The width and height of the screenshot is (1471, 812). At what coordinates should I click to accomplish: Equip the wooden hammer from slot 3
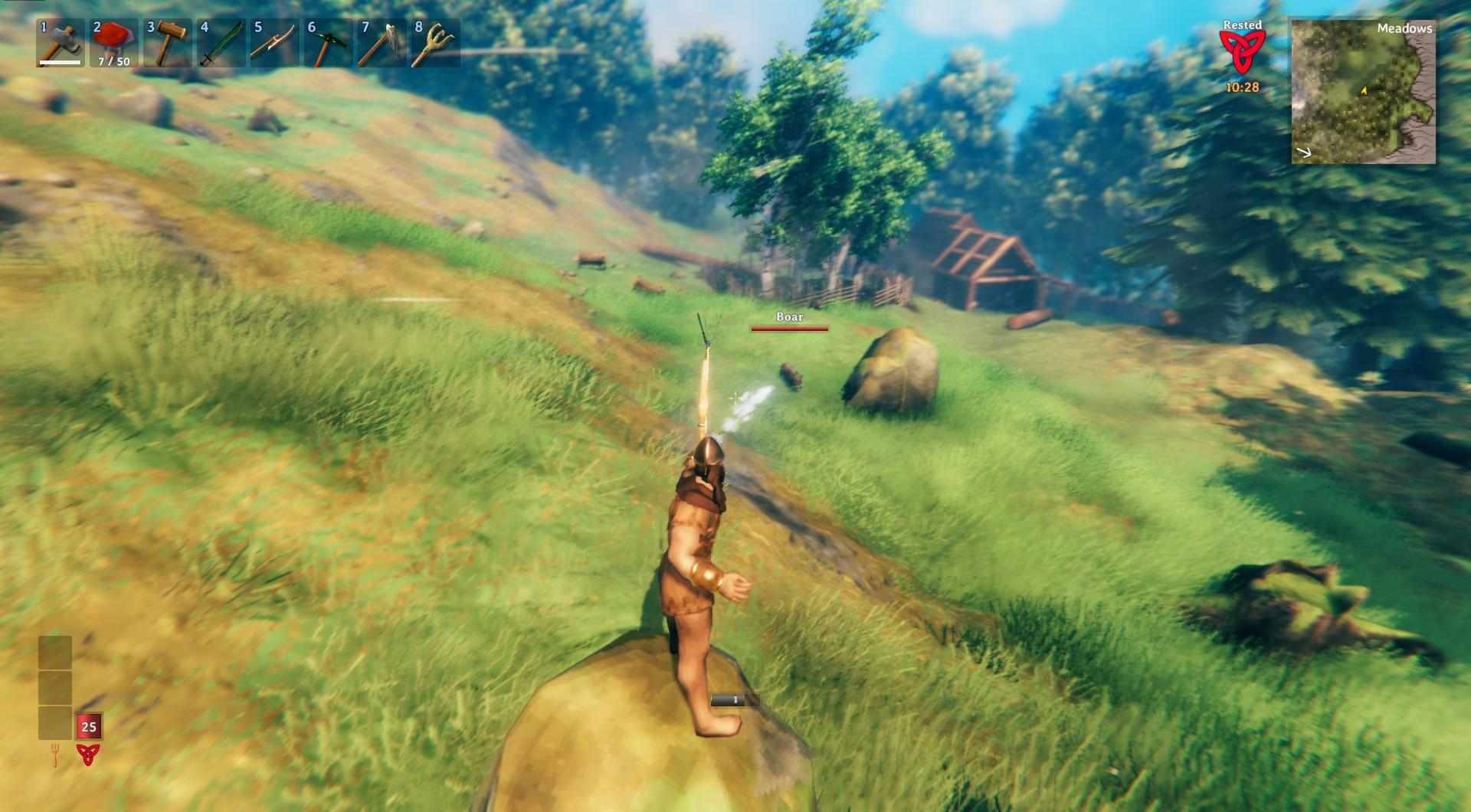coord(167,43)
